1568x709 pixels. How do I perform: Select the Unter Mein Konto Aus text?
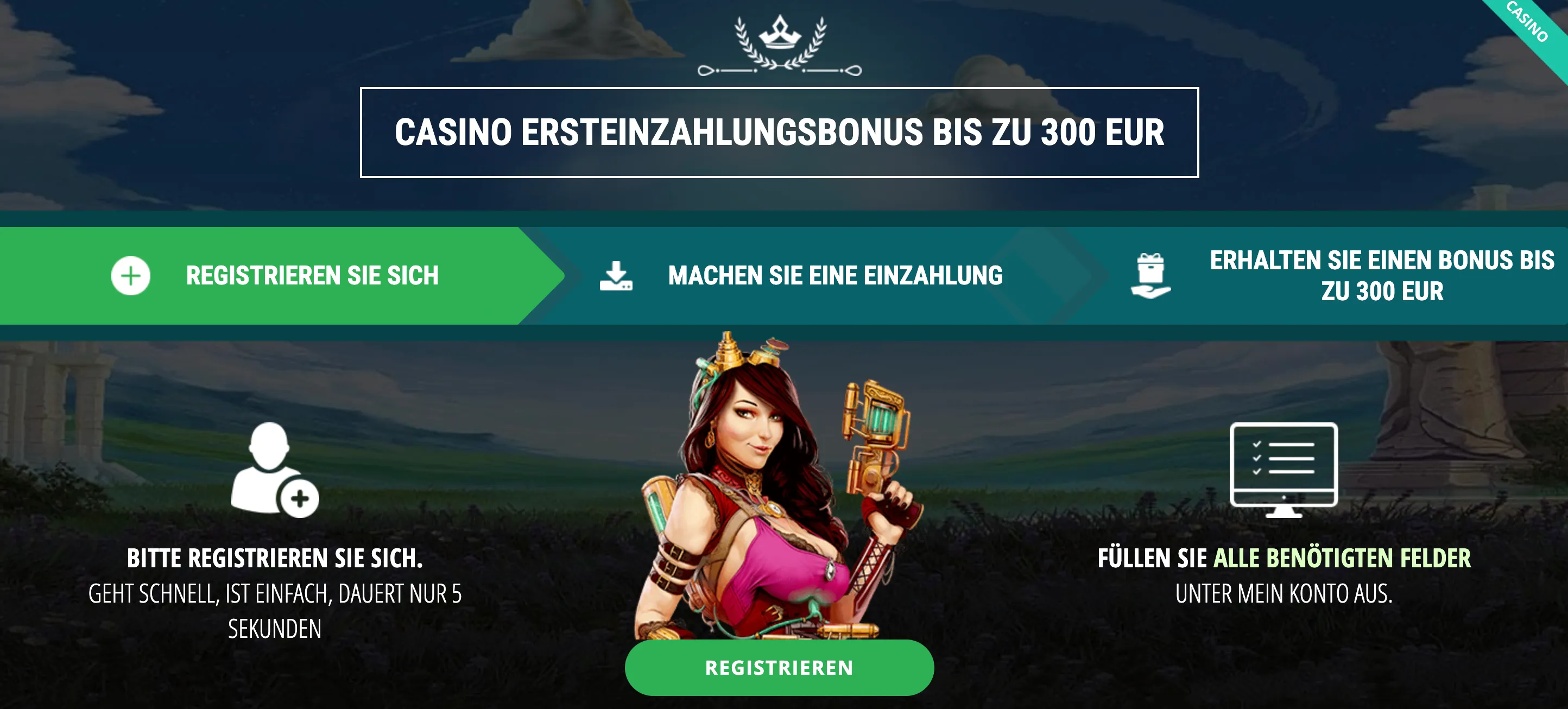[x=1316, y=593]
